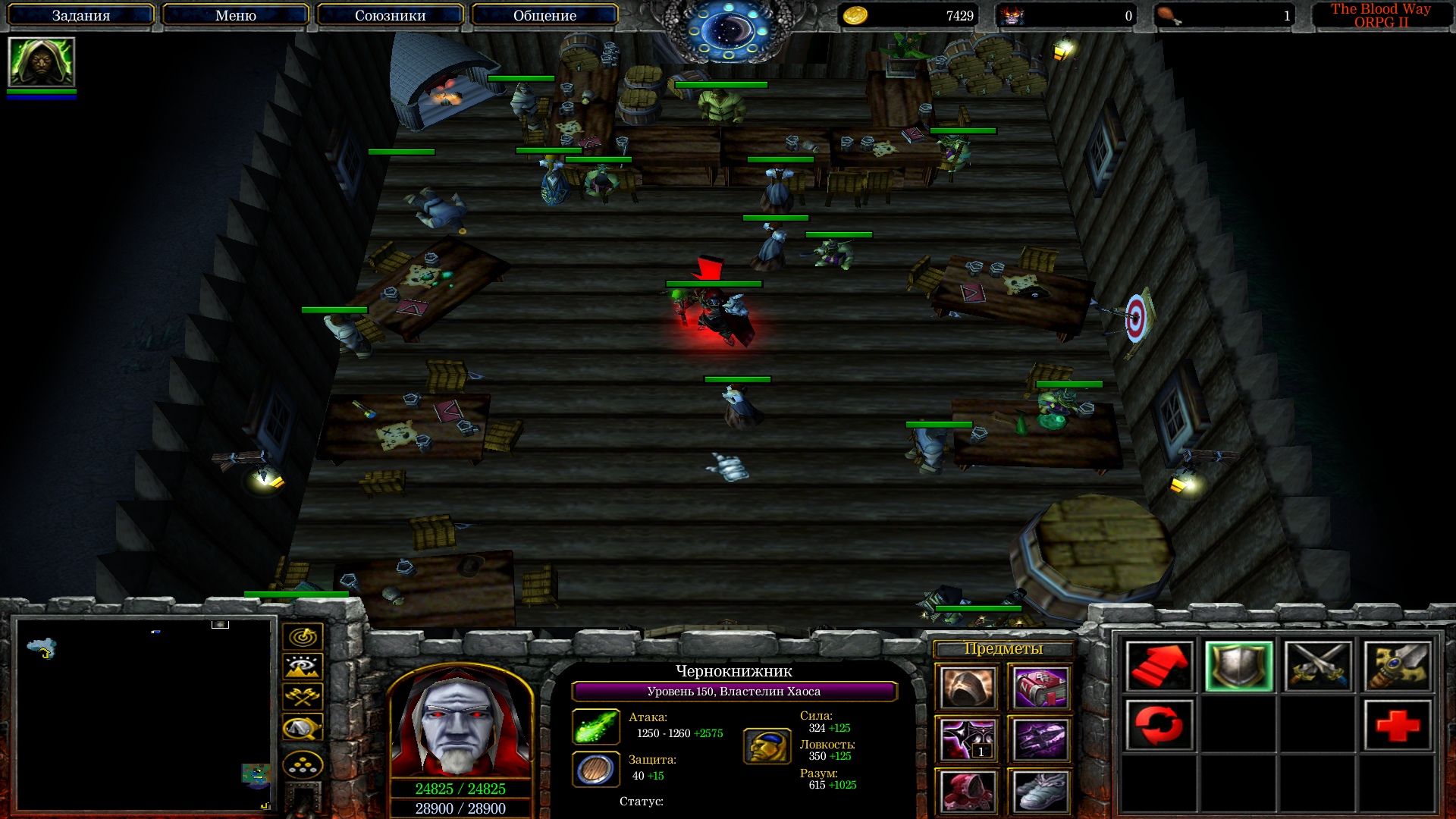The width and height of the screenshot is (1456, 819).
Task: Toggle minimap terrain display button
Action: [x=303, y=667]
